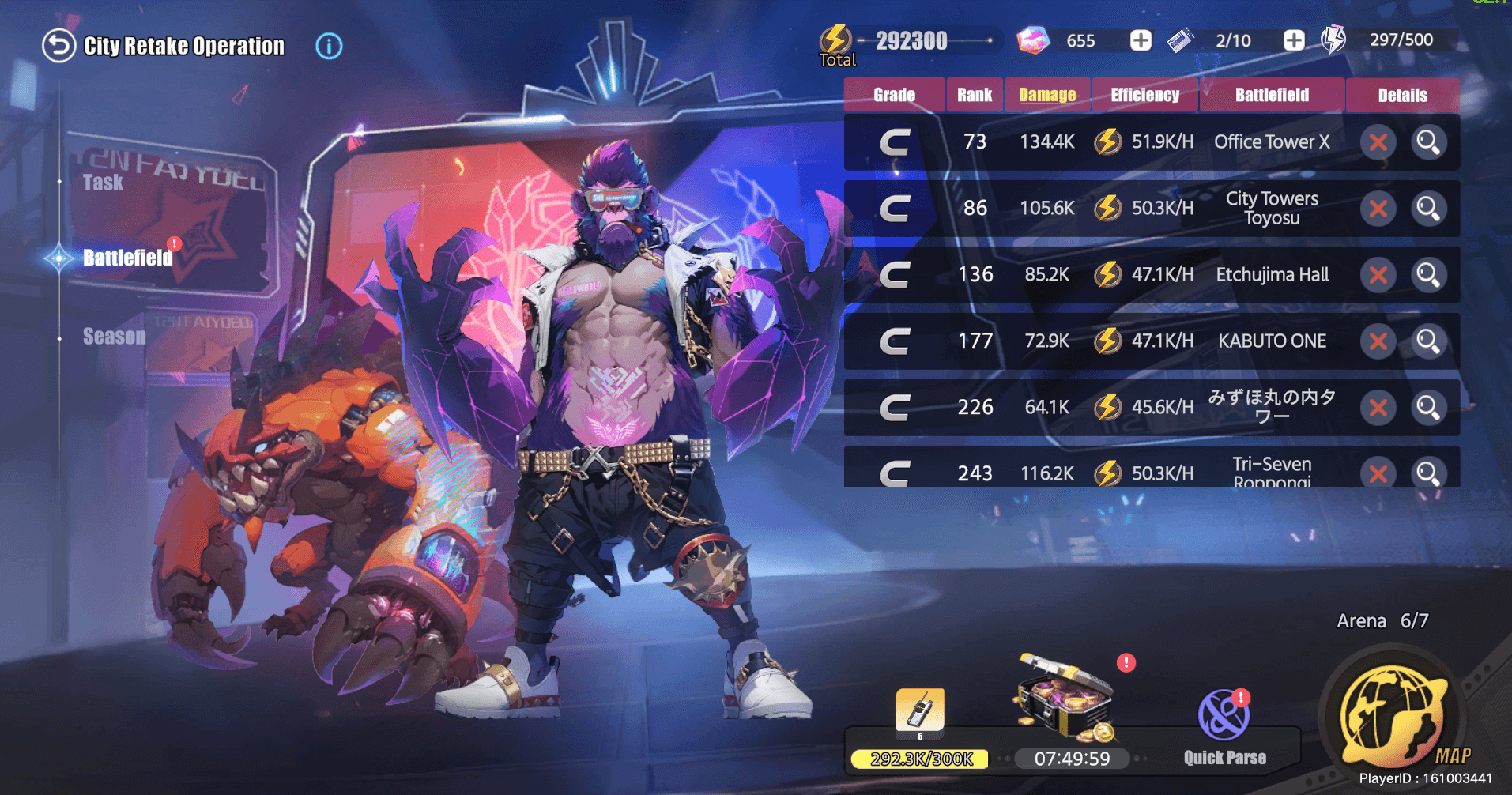Viewport: 1512px width, 795px height.
Task: Add more tickets with plus button
Action: 1293,40
